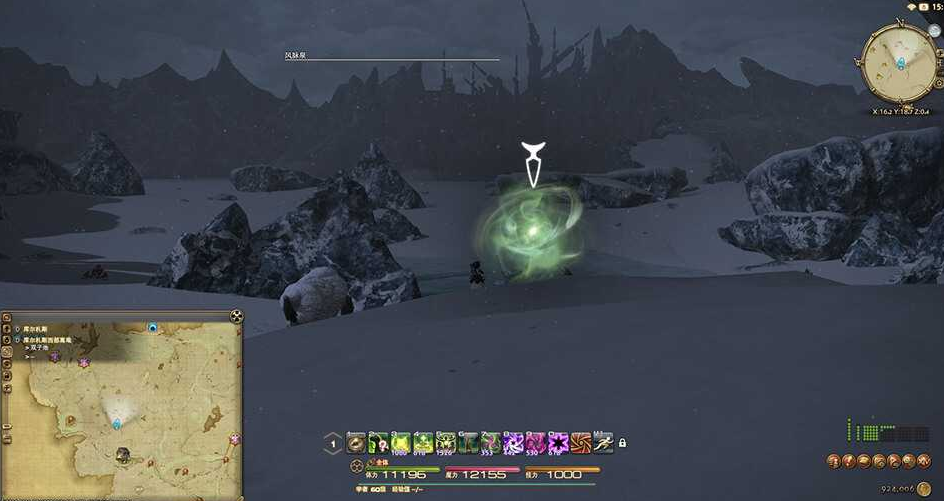Use the purple black-star burst ability
Screen dimensions: 944x501
558,442
